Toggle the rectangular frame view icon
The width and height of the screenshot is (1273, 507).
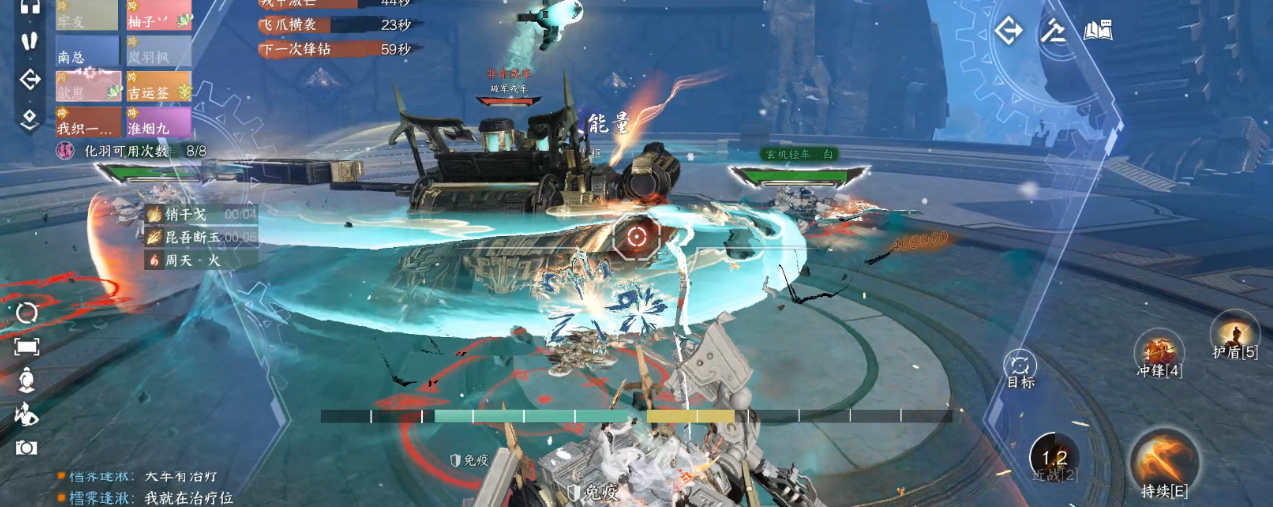[27, 346]
